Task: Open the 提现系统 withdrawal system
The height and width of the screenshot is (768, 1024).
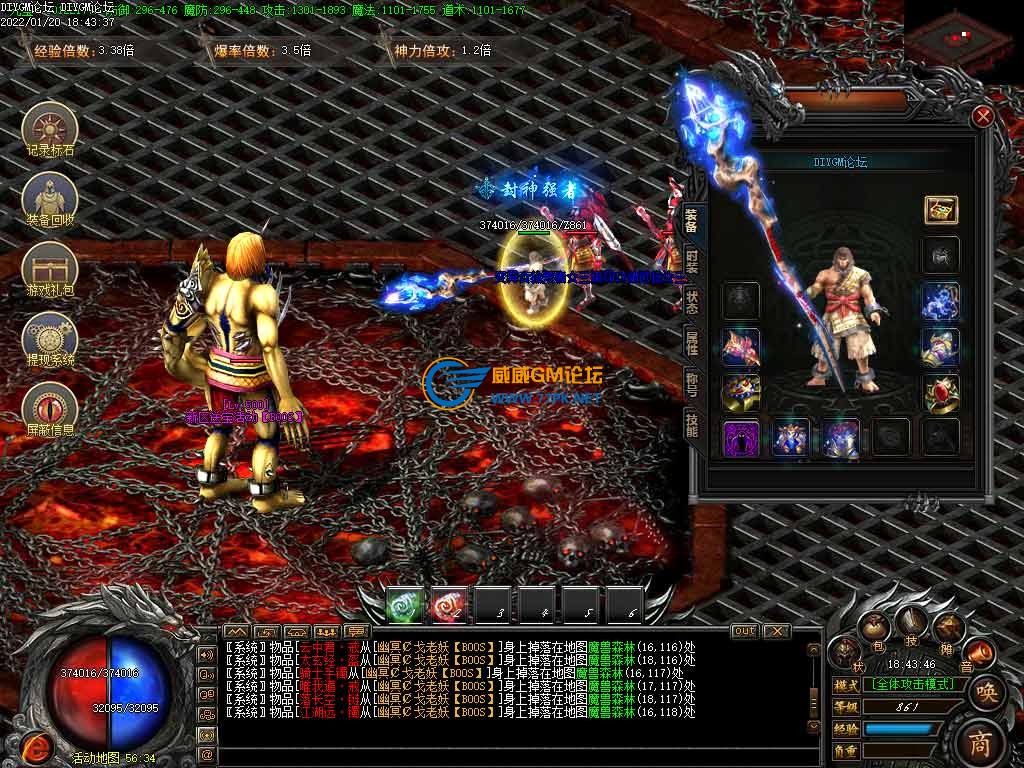Action: point(50,338)
